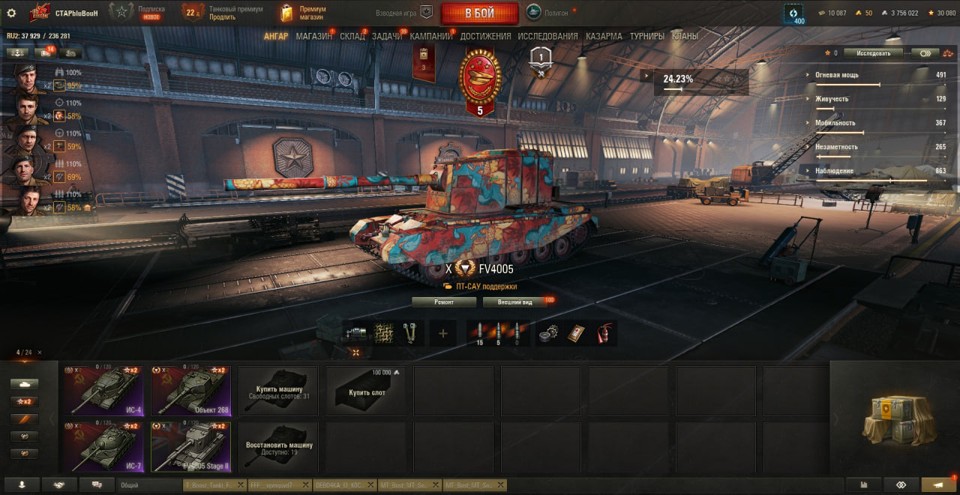Go to the ЗАДАЧИ tab
This screenshot has height=495, width=960.
pyautogui.click(x=386, y=36)
